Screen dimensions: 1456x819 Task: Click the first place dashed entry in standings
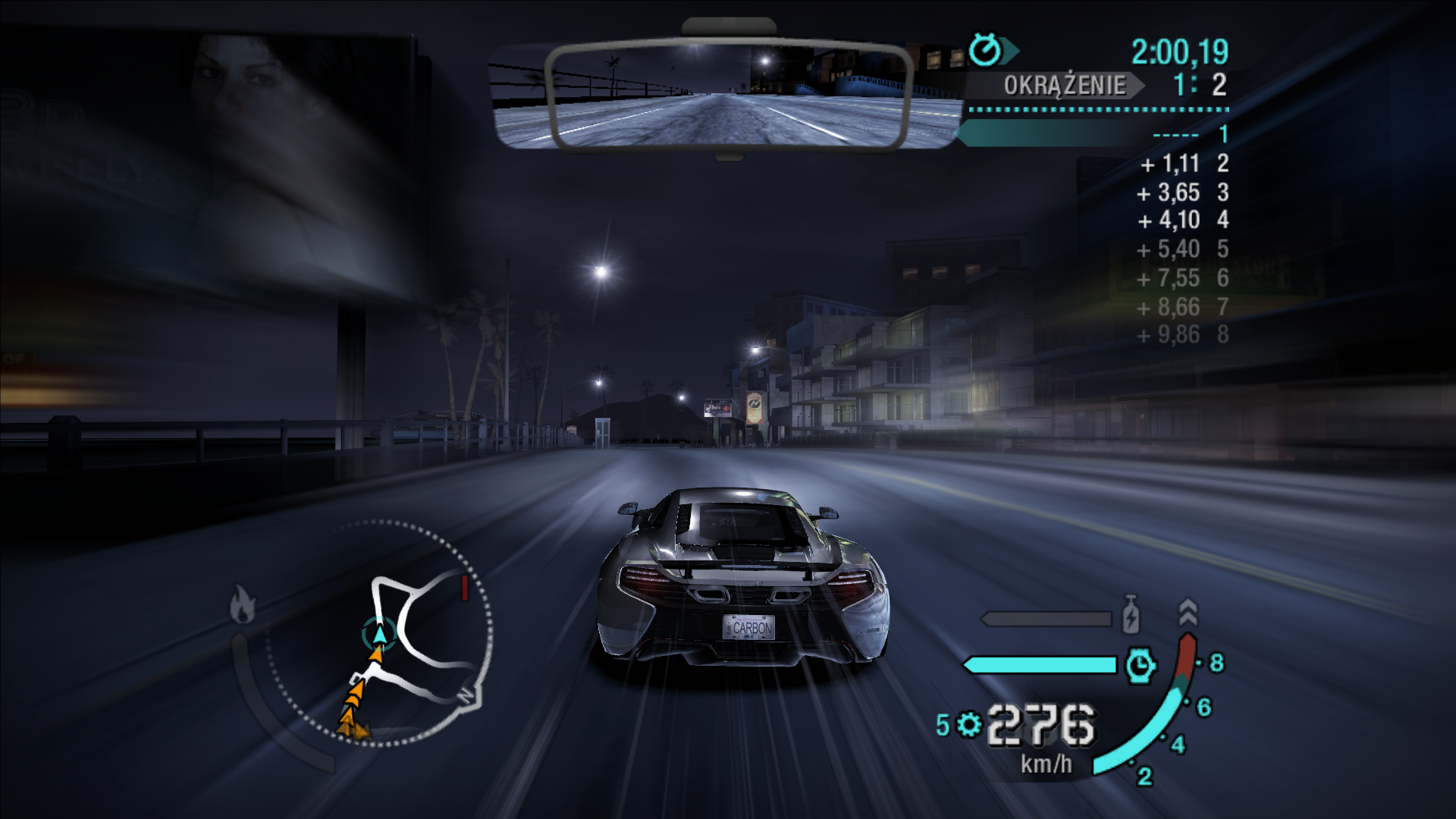tap(1180, 135)
